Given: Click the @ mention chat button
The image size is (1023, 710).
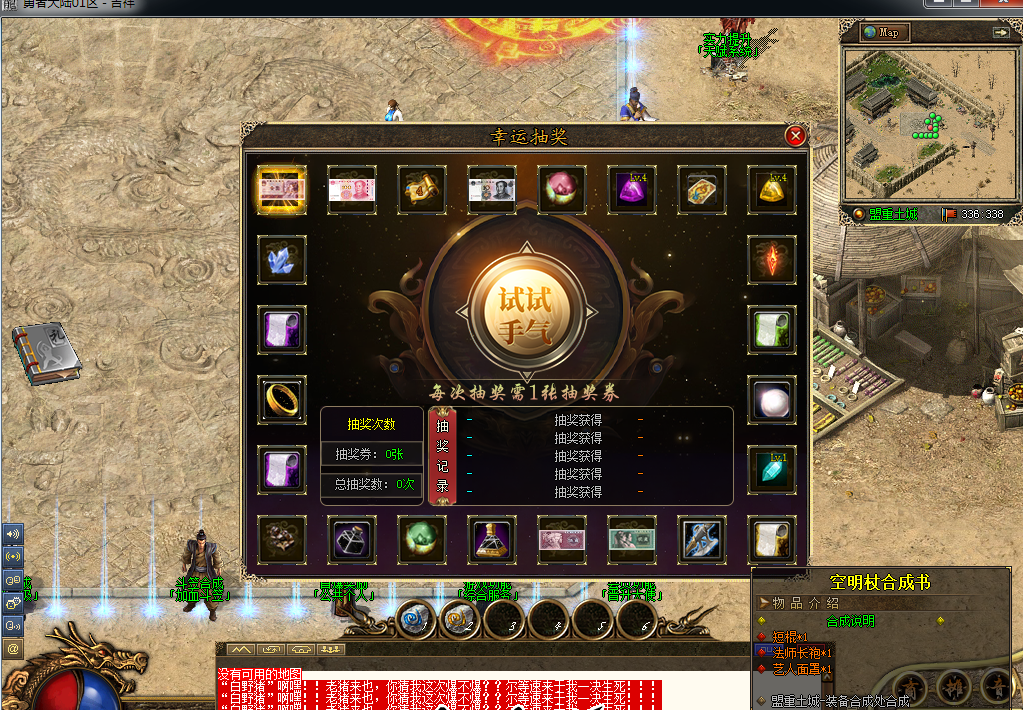Looking at the screenshot, I should 13,649.
